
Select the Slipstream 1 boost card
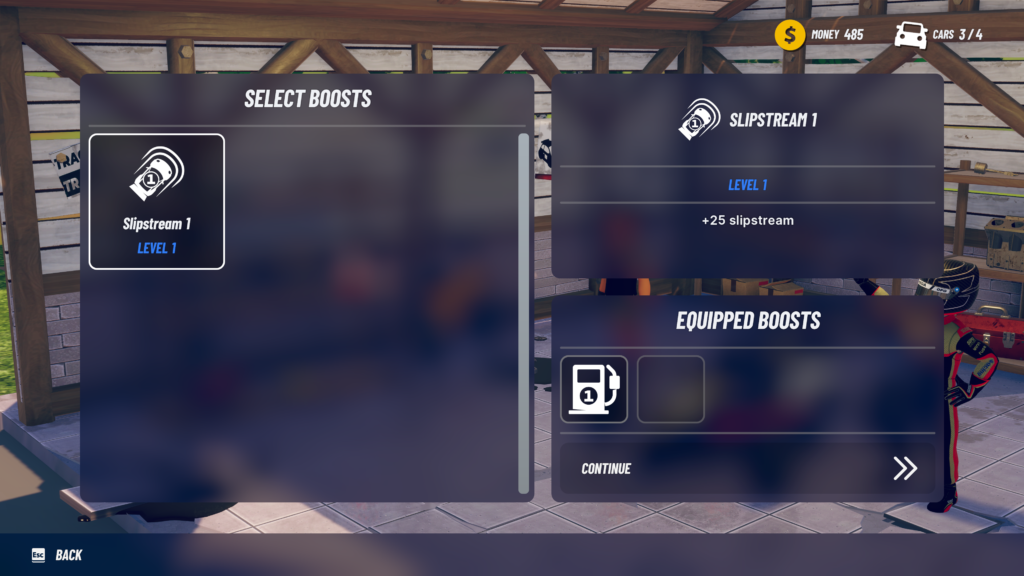click(157, 202)
